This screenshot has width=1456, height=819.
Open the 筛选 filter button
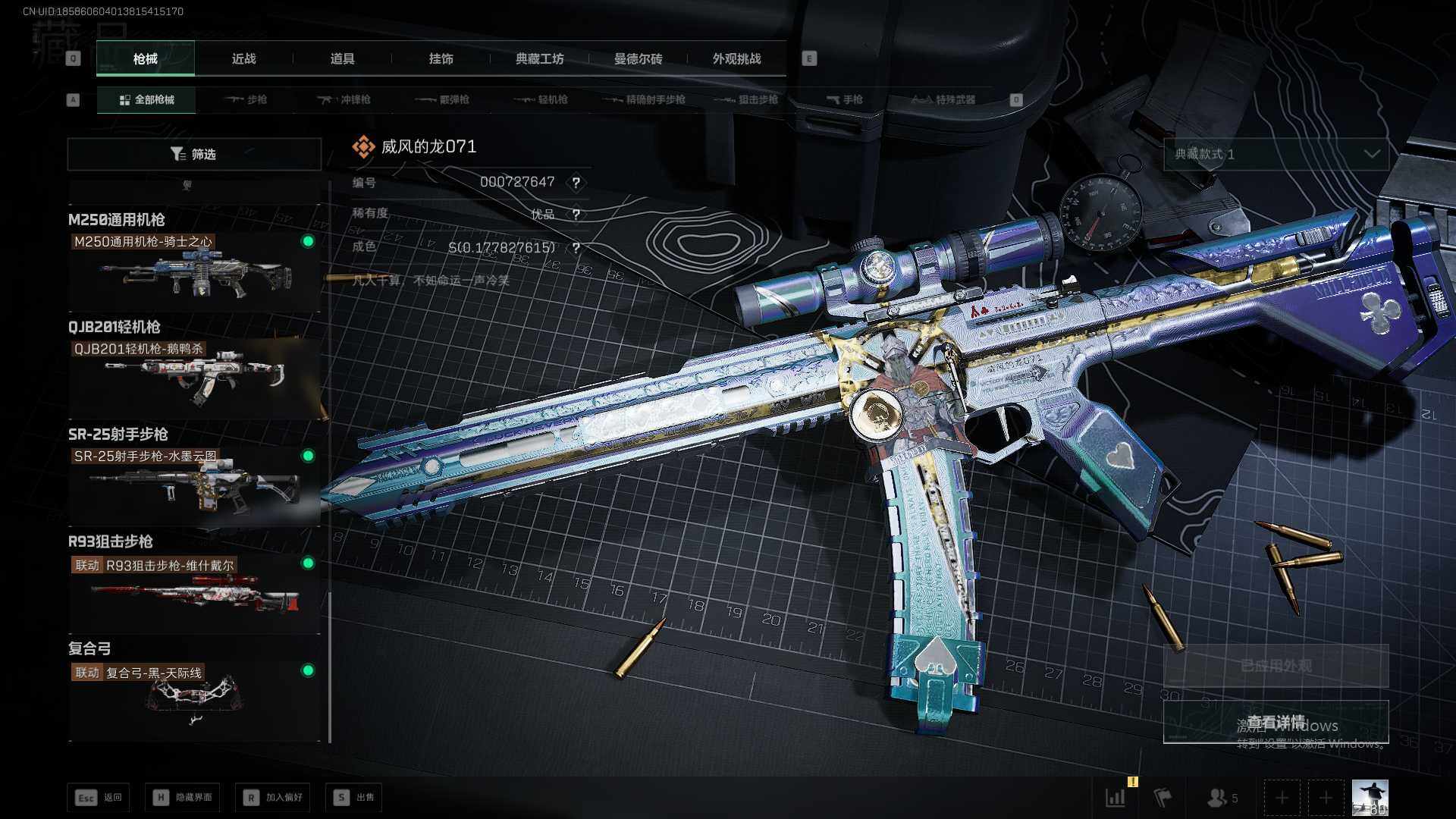(194, 154)
